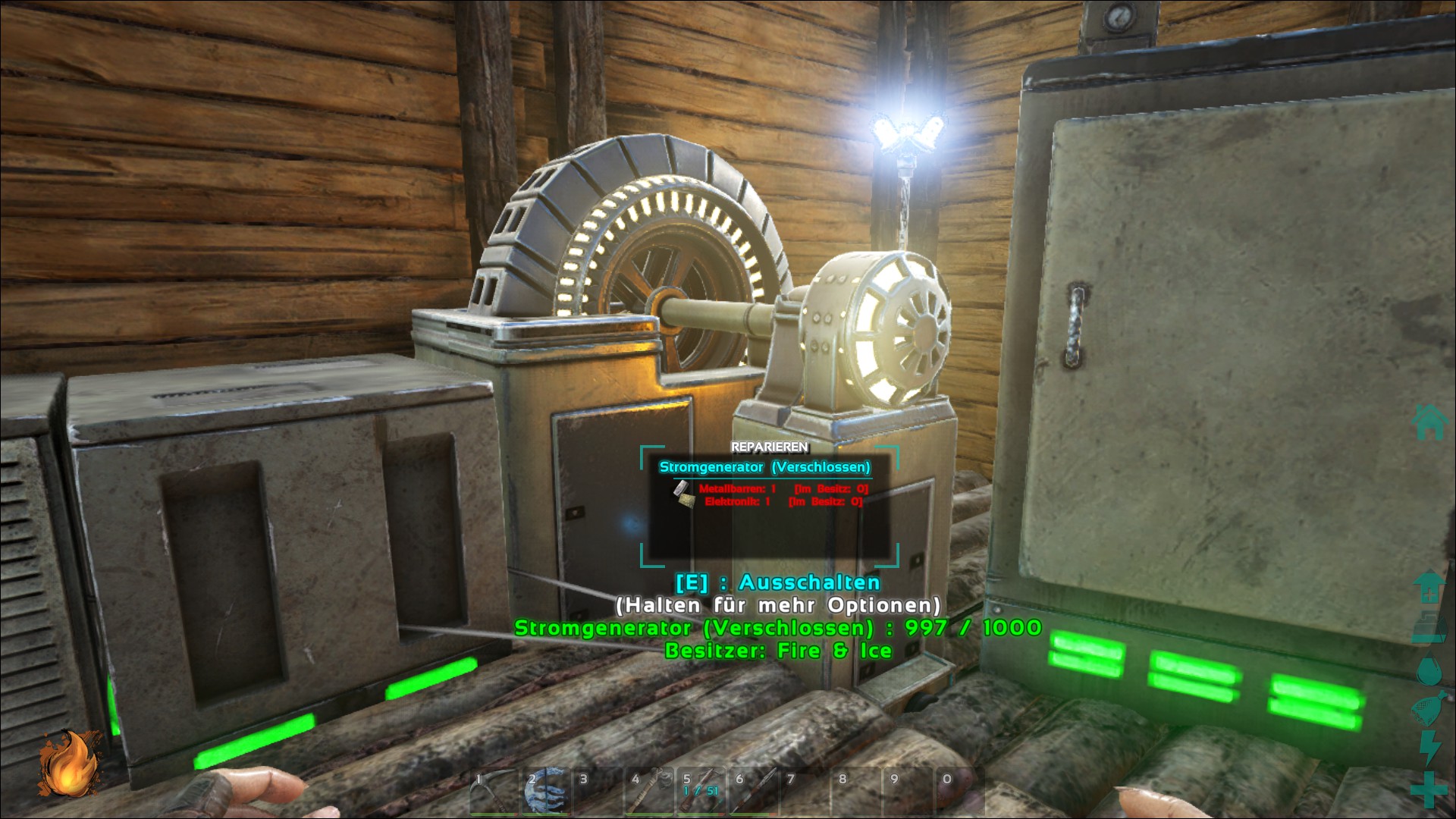This screenshot has height=819, width=1456.
Task: Choose the blue item in hotbar slot 2
Action: [x=545, y=792]
